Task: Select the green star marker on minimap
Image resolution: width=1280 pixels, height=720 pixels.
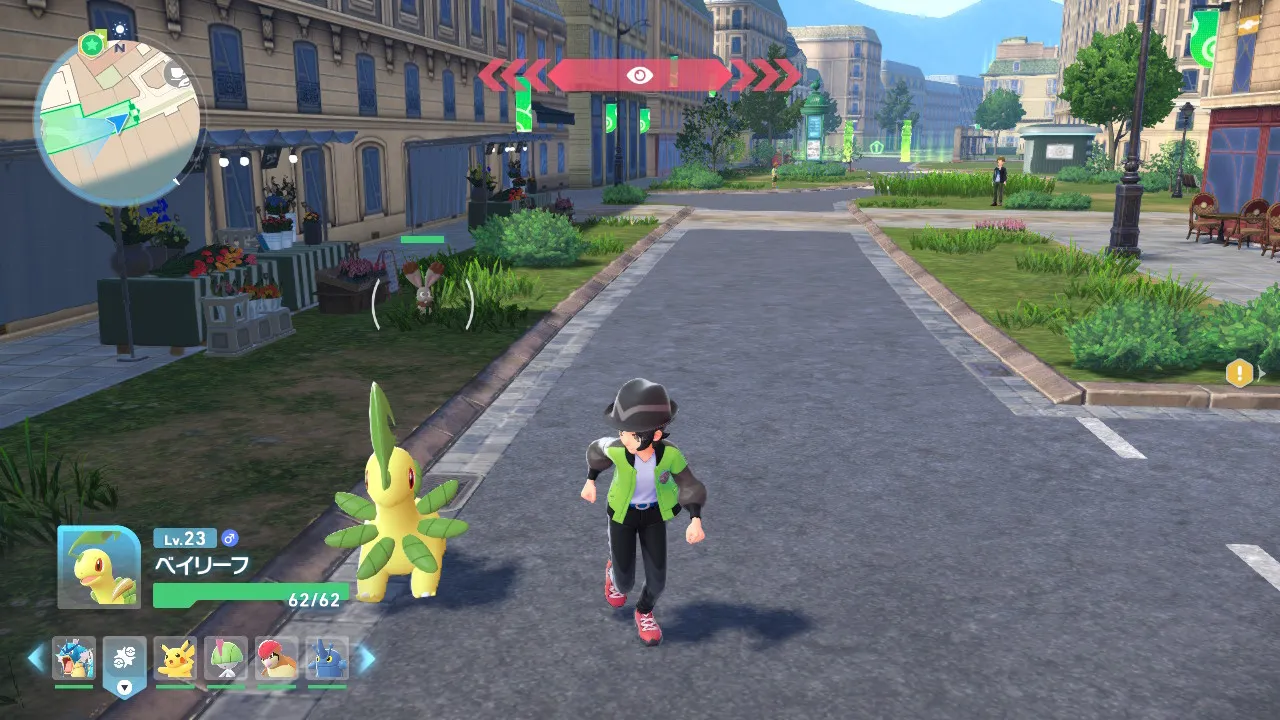Action: 92,44
